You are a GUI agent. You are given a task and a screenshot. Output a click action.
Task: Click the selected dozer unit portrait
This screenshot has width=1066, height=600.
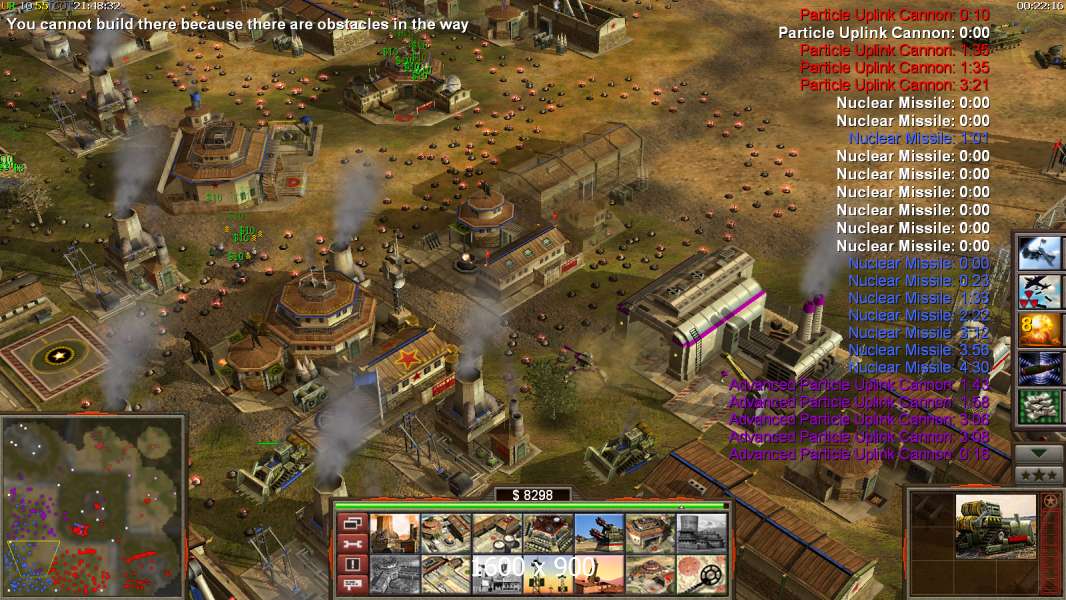tap(995, 526)
